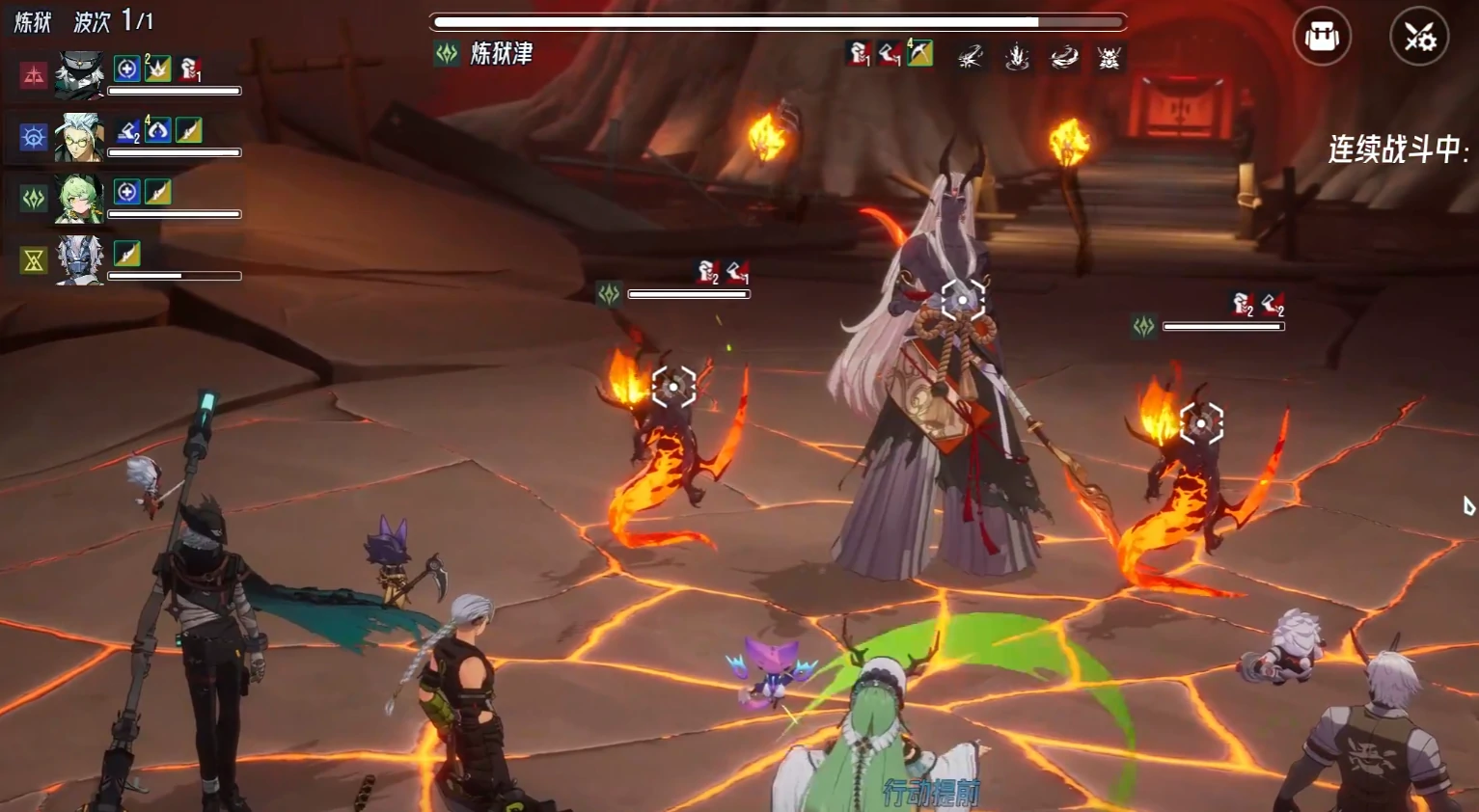
Task: View the red triangle class icon of first ally
Action: coord(34,75)
